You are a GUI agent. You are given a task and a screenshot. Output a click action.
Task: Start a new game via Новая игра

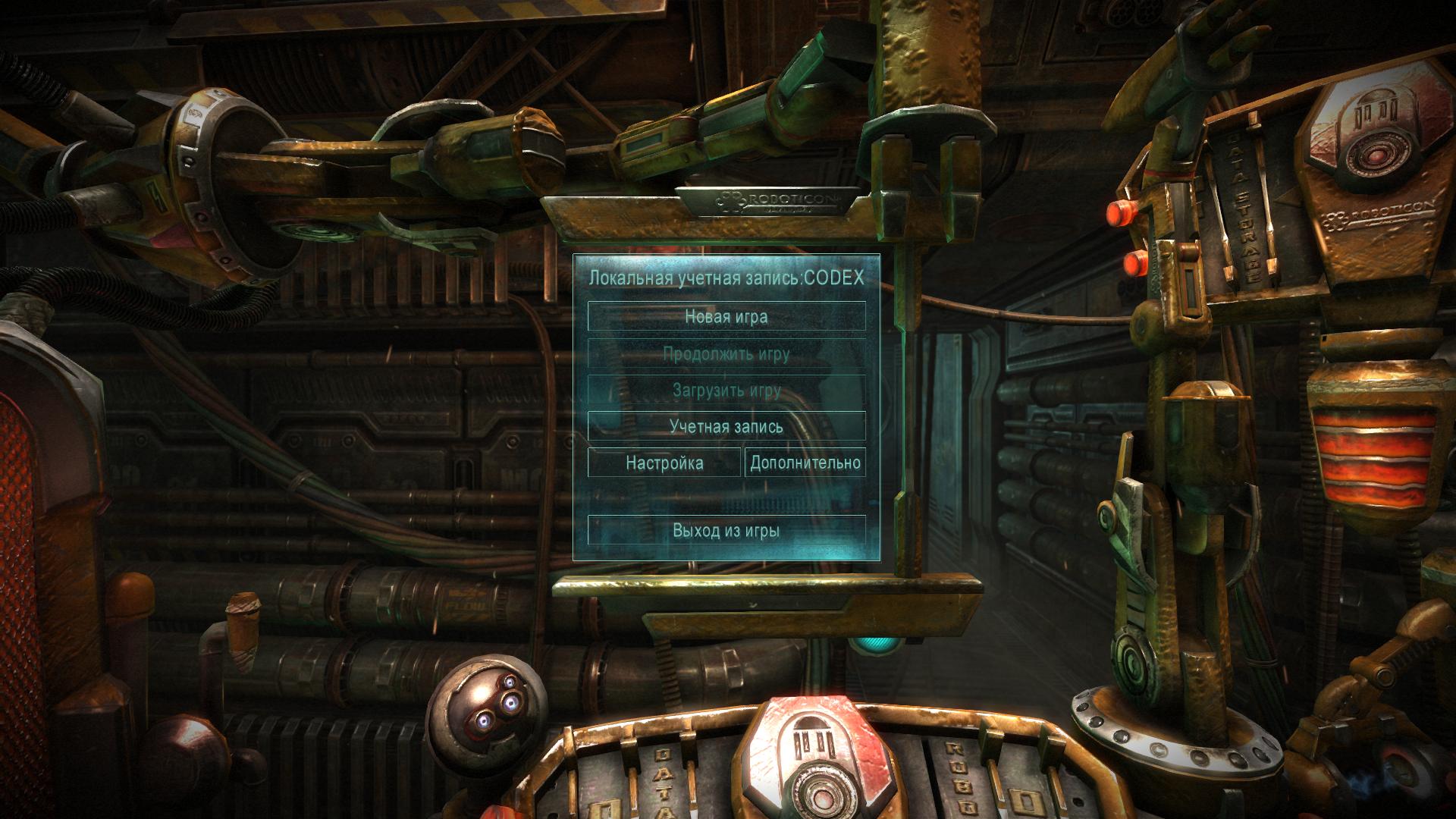pyautogui.click(x=726, y=316)
